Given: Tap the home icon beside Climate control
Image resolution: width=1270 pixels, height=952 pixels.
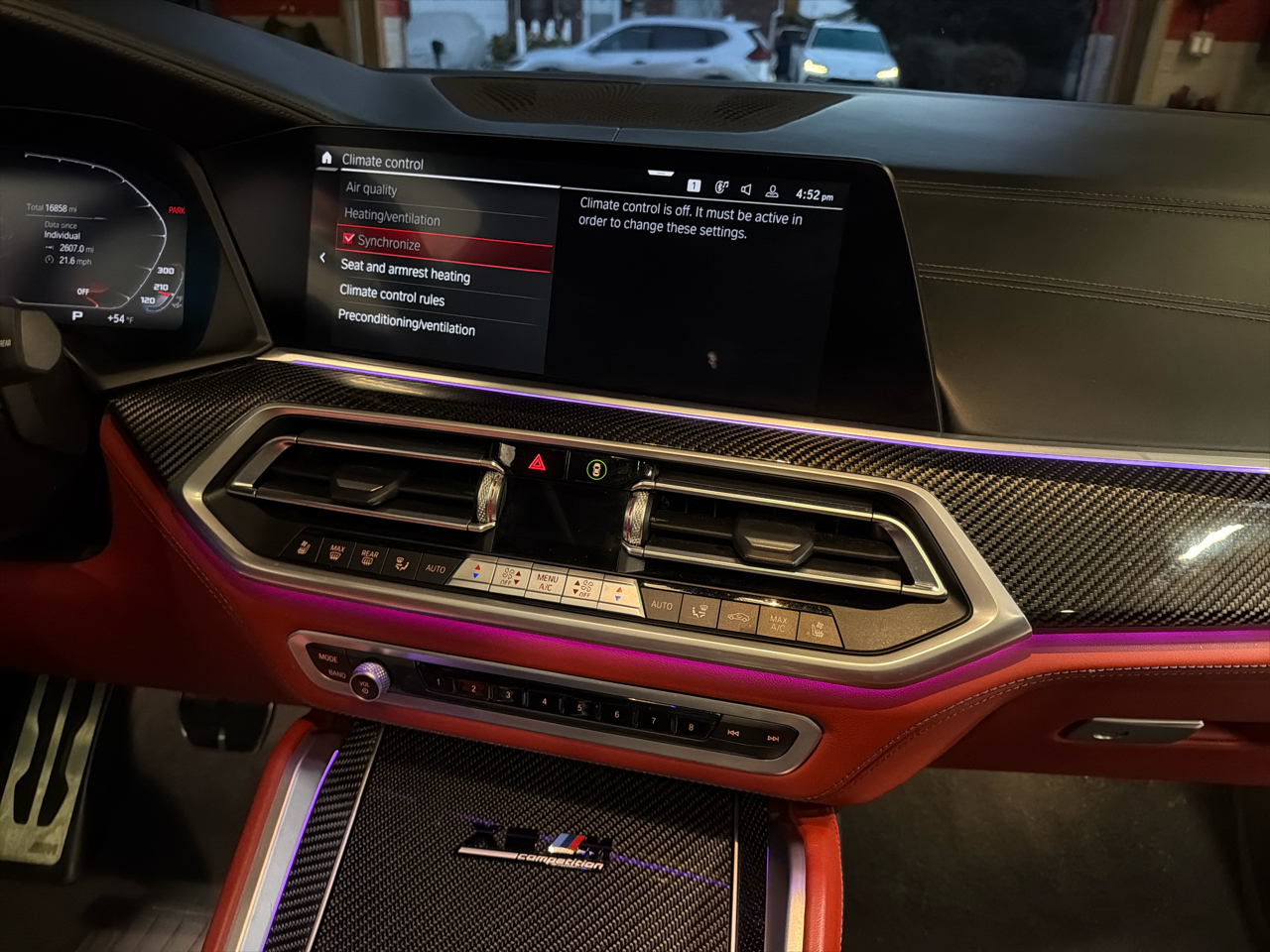Looking at the screenshot, I should (x=326, y=158).
